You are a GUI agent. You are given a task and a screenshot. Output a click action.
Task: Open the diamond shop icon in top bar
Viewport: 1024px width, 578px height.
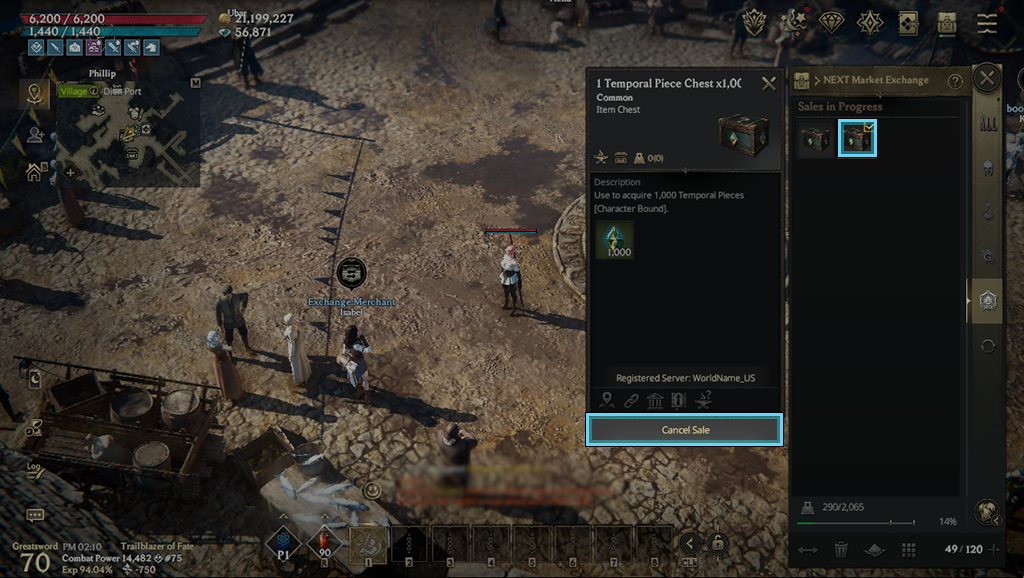tap(832, 22)
